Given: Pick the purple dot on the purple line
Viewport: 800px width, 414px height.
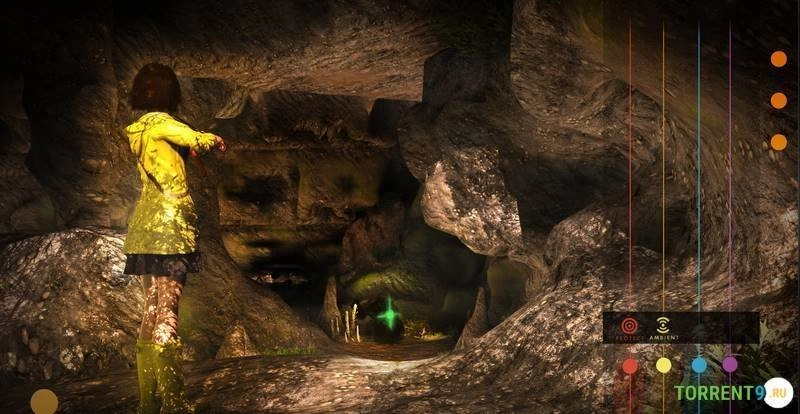Looking at the screenshot, I should [730, 365].
